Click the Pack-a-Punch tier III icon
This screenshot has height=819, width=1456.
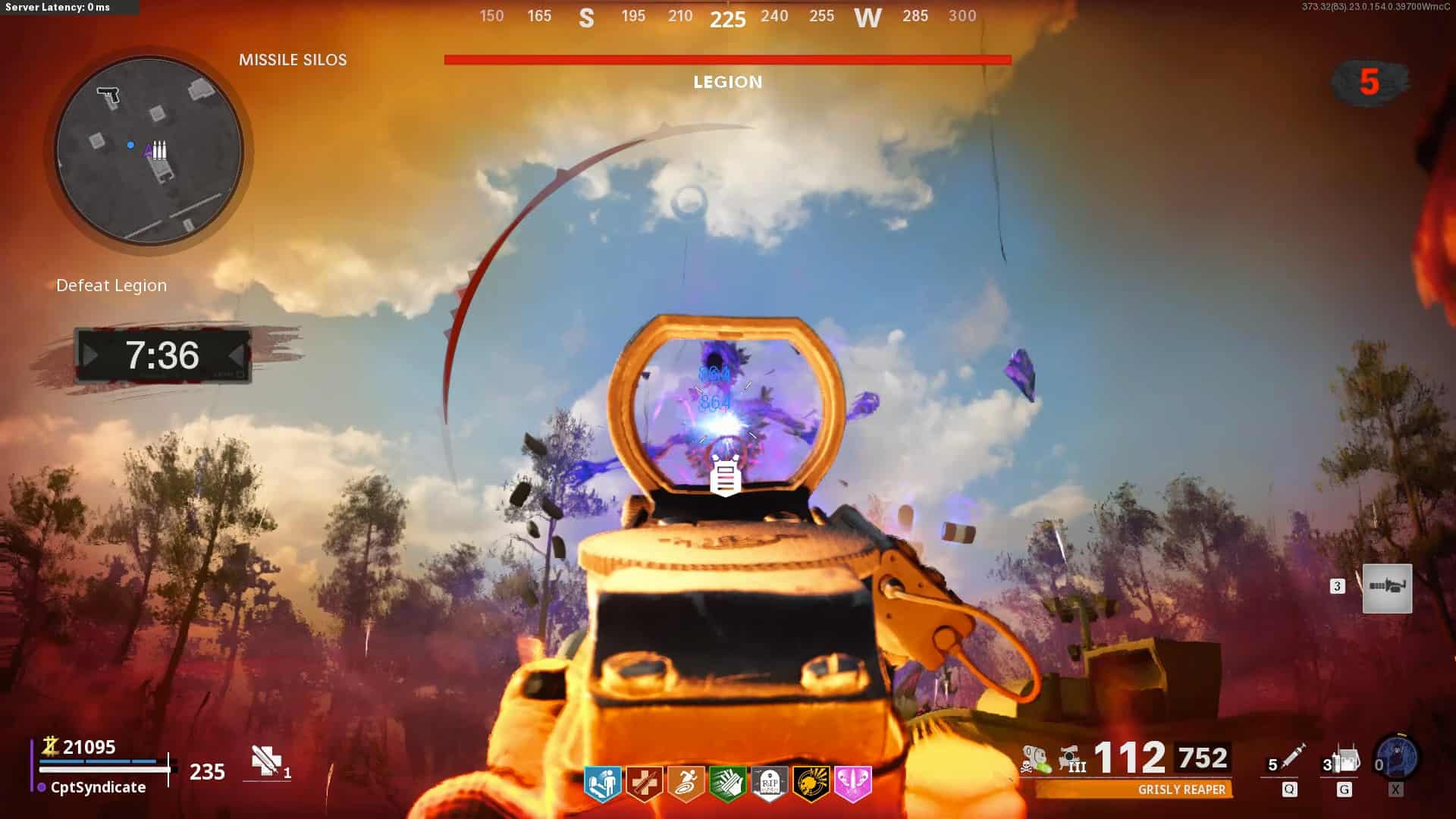[x=1072, y=759]
